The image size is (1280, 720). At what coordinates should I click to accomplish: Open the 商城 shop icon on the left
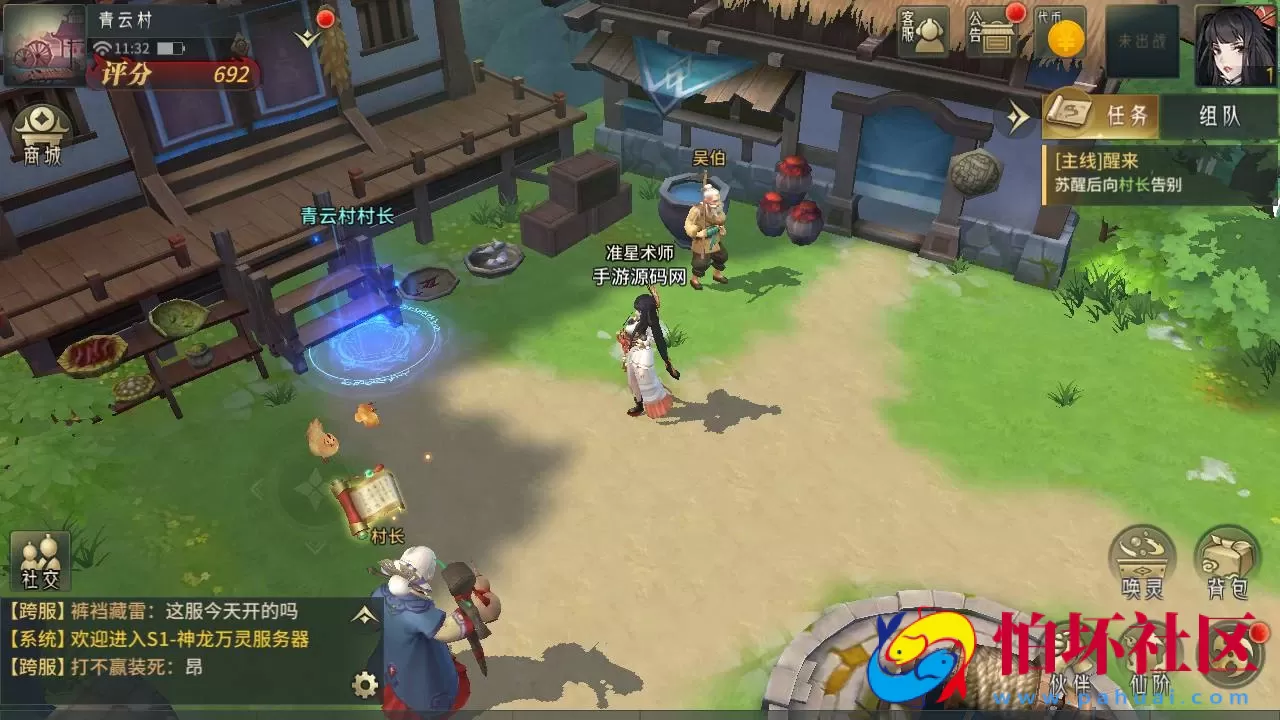[40, 133]
